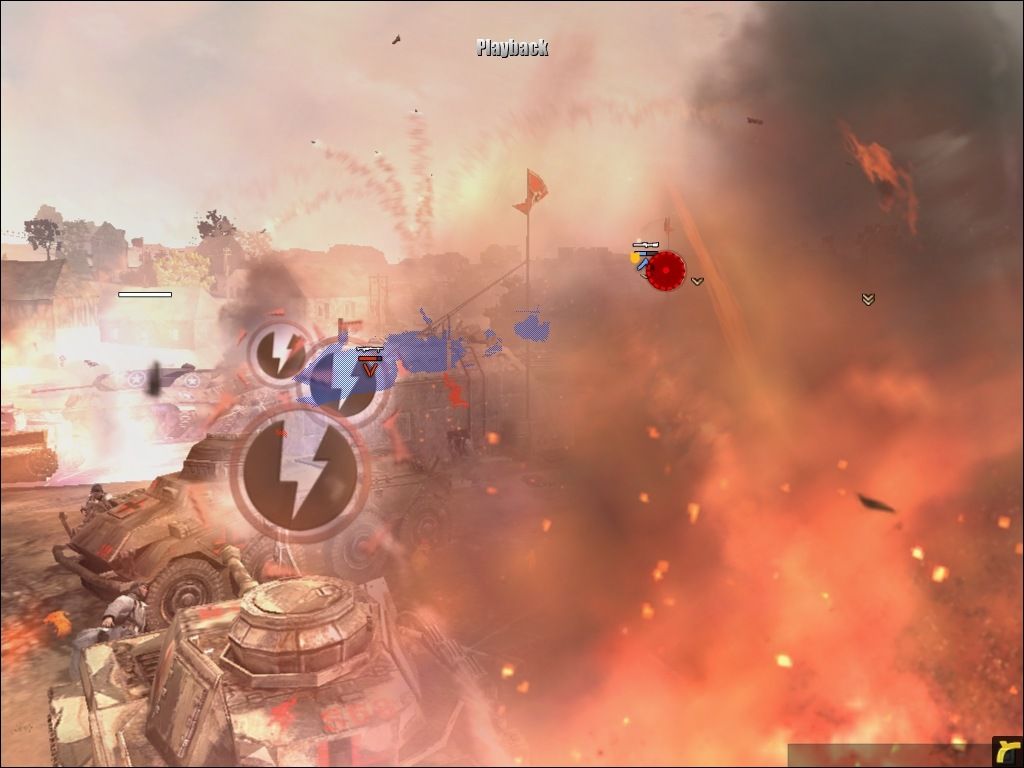Select the red circular unit marker
This screenshot has width=1024, height=768.
point(665,270)
